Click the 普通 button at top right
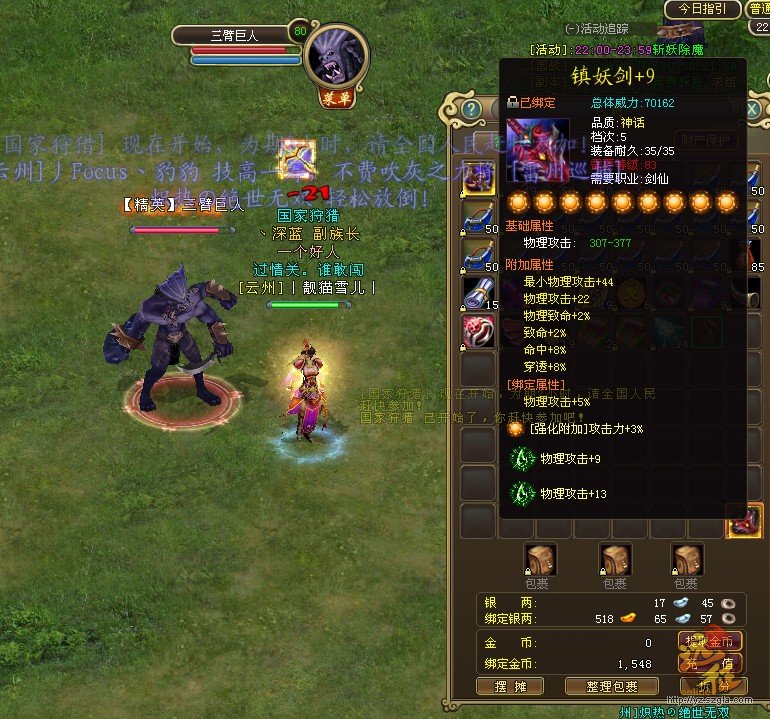Image resolution: width=770 pixels, height=719 pixels. 757,9
